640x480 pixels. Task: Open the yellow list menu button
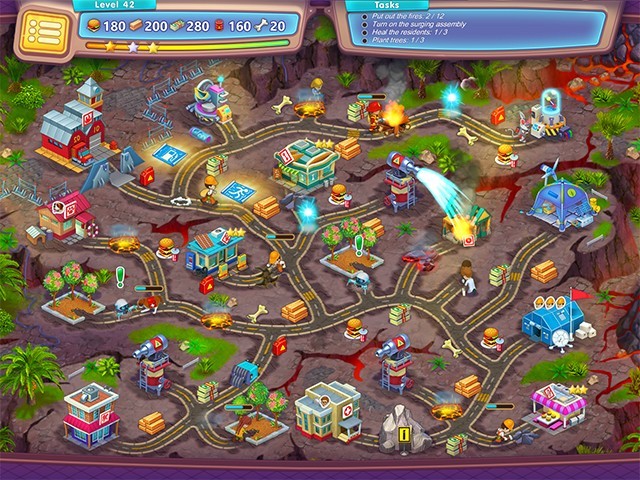pyautogui.click(x=42, y=30)
